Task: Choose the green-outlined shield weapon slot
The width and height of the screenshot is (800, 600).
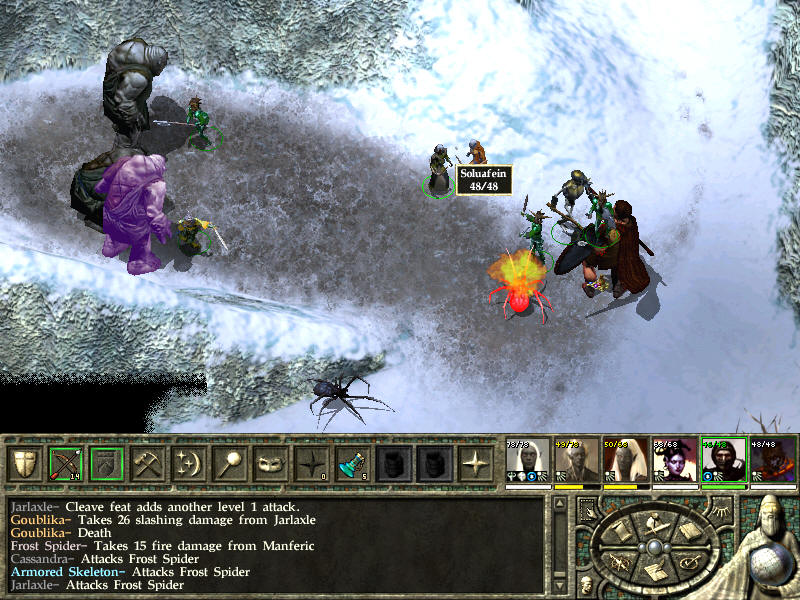Action: click(107, 464)
